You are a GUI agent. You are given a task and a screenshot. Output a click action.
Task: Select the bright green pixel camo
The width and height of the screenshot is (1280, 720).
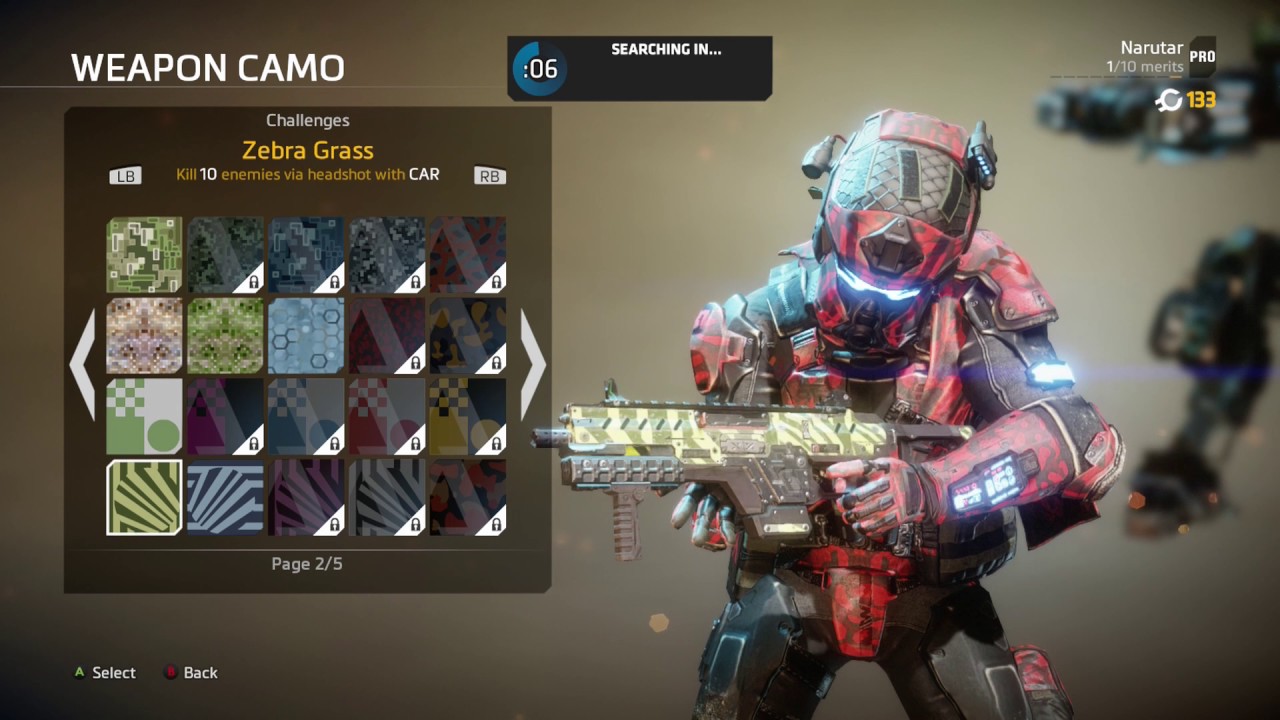225,336
